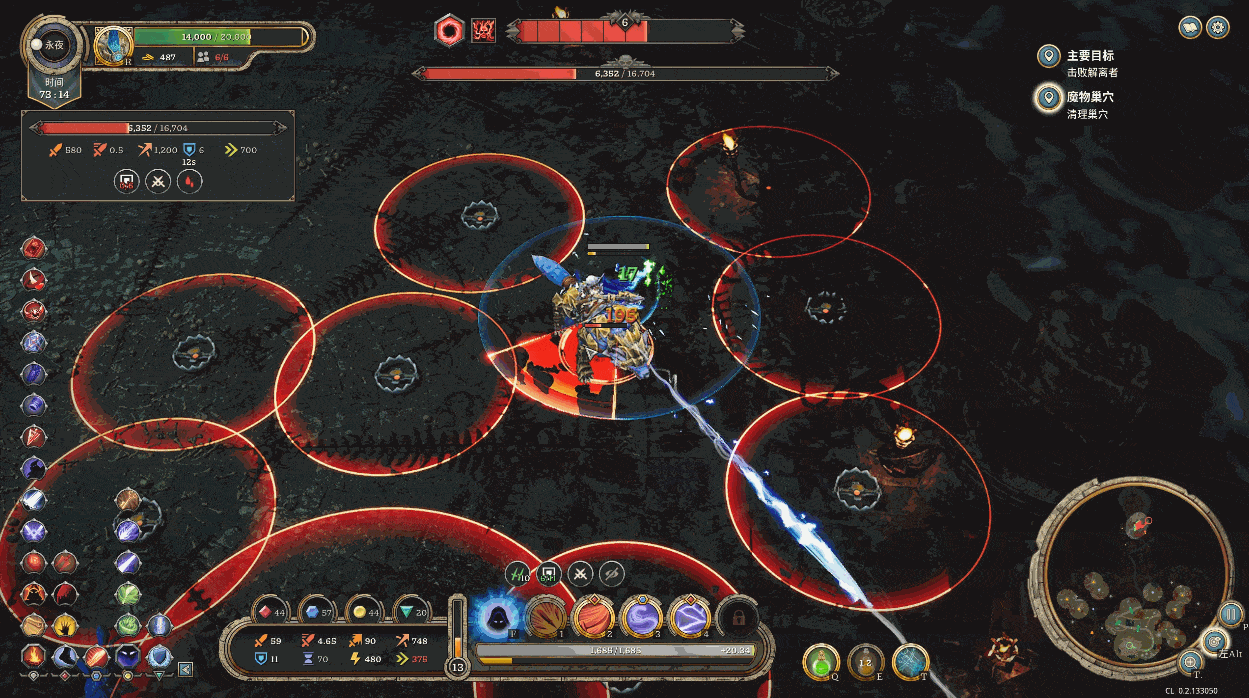Drink the green potion
This screenshot has height=698, width=1249.
(822, 661)
